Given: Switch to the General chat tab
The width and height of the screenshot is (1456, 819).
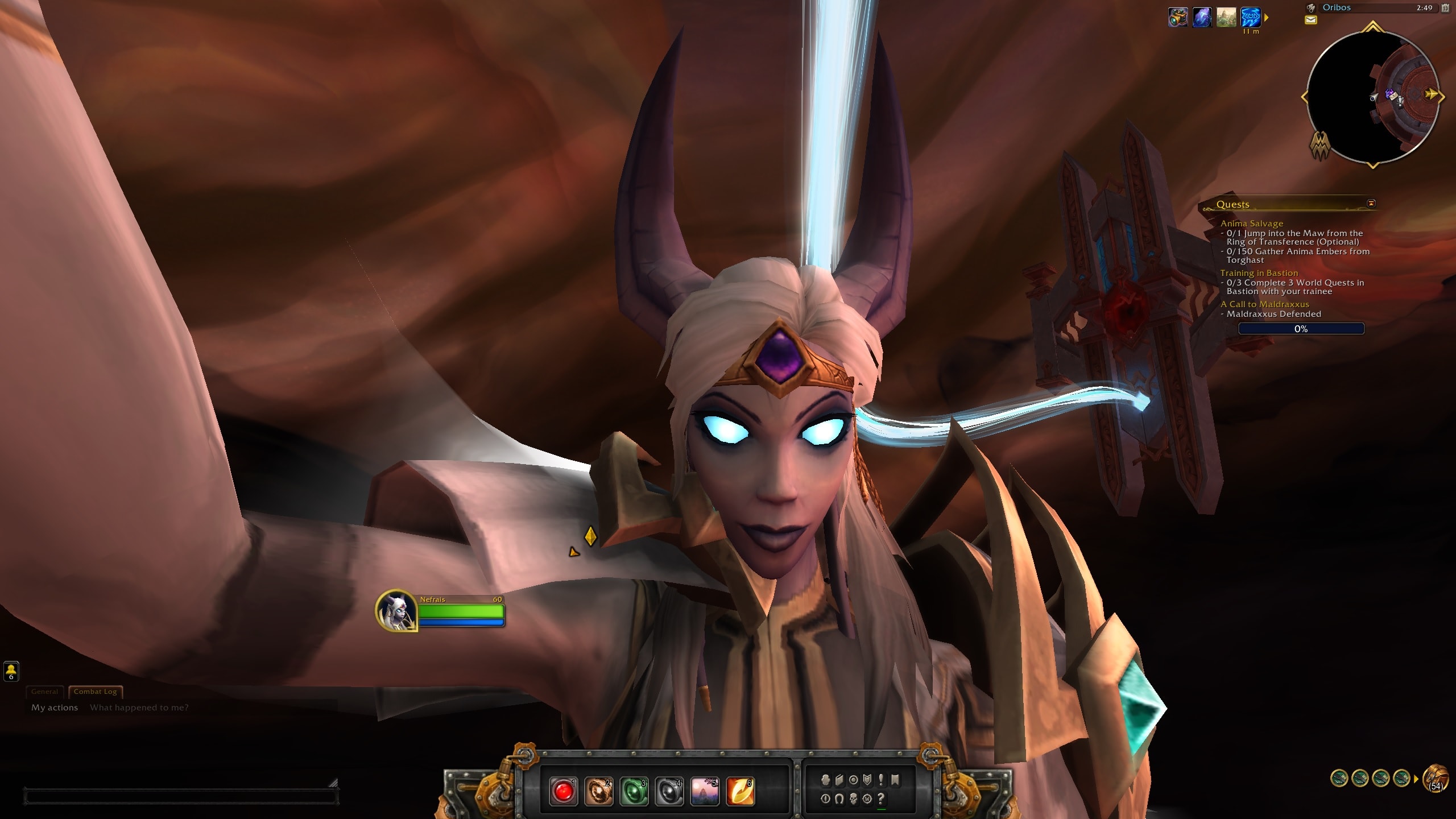Looking at the screenshot, I should [44, 692].
